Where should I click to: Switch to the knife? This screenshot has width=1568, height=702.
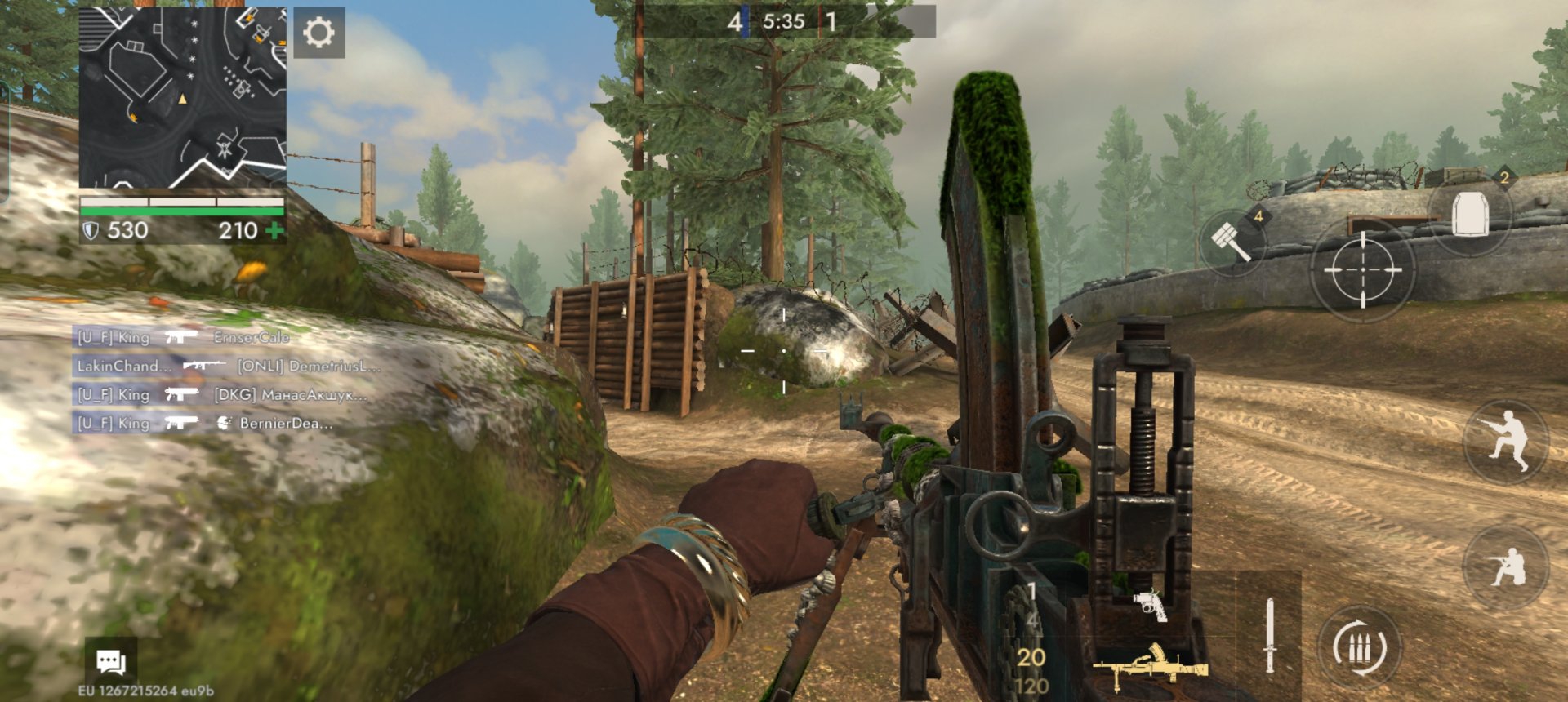coord(1269,635)
